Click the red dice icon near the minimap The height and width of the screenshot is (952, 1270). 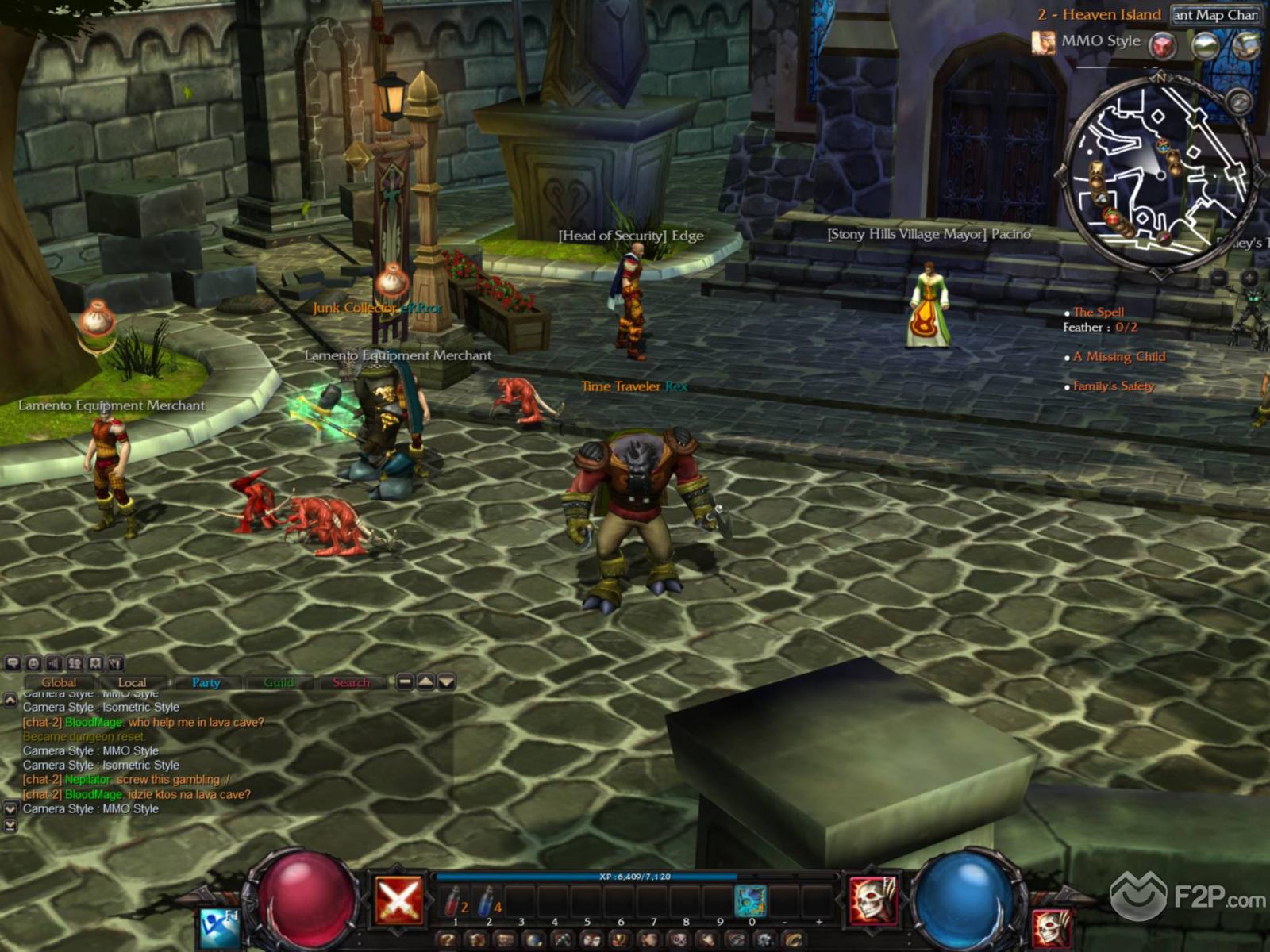[1164, 45]
